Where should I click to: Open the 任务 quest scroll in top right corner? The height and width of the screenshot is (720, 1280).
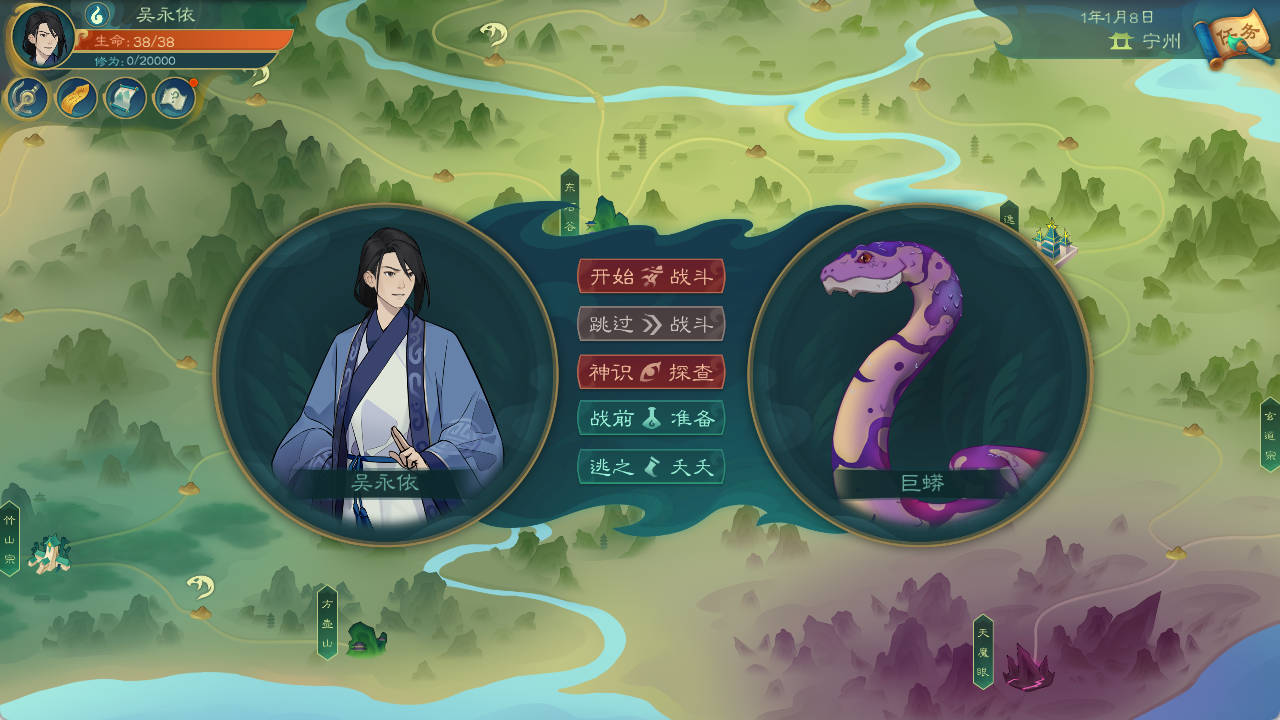(x=1237, y=38)
